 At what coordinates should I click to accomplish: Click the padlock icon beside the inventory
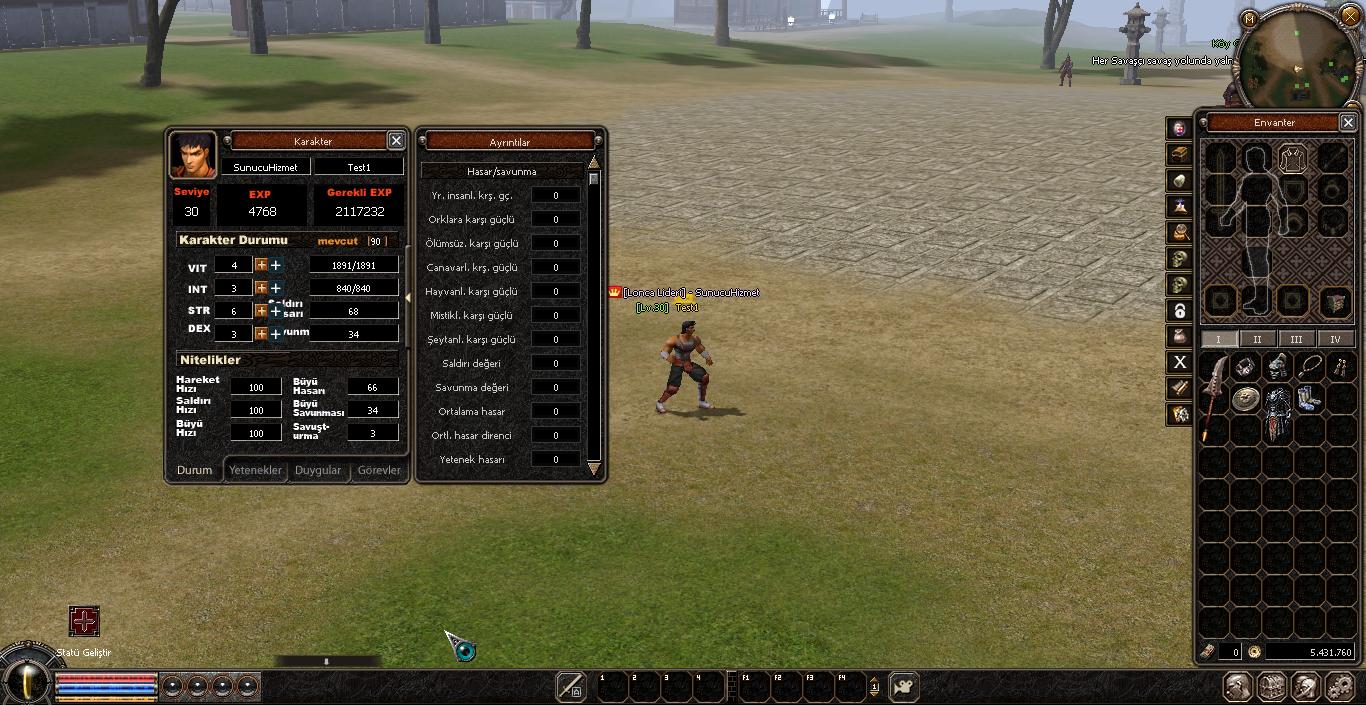click(1180, 310)
